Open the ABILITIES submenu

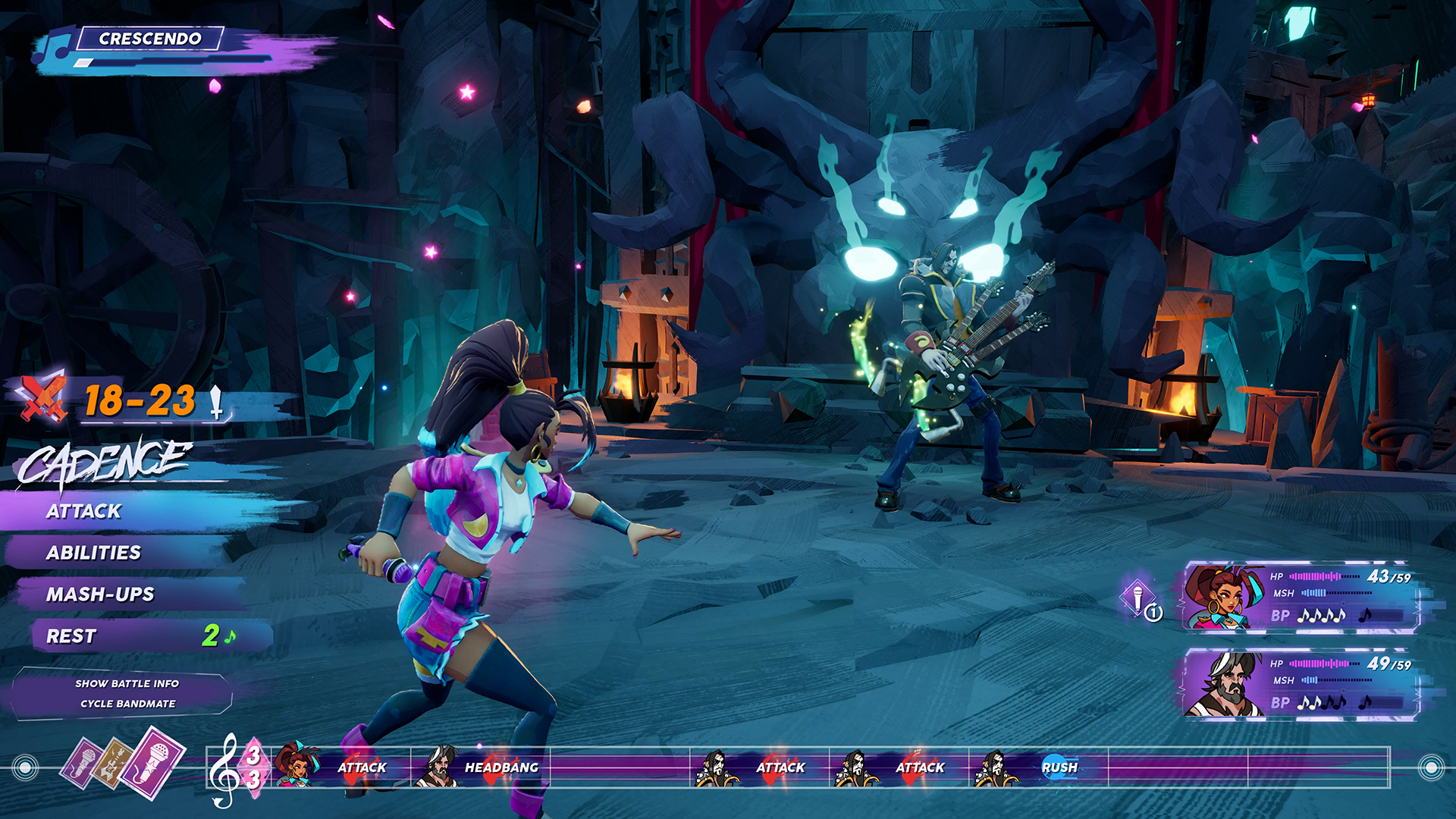coord(94,553)
